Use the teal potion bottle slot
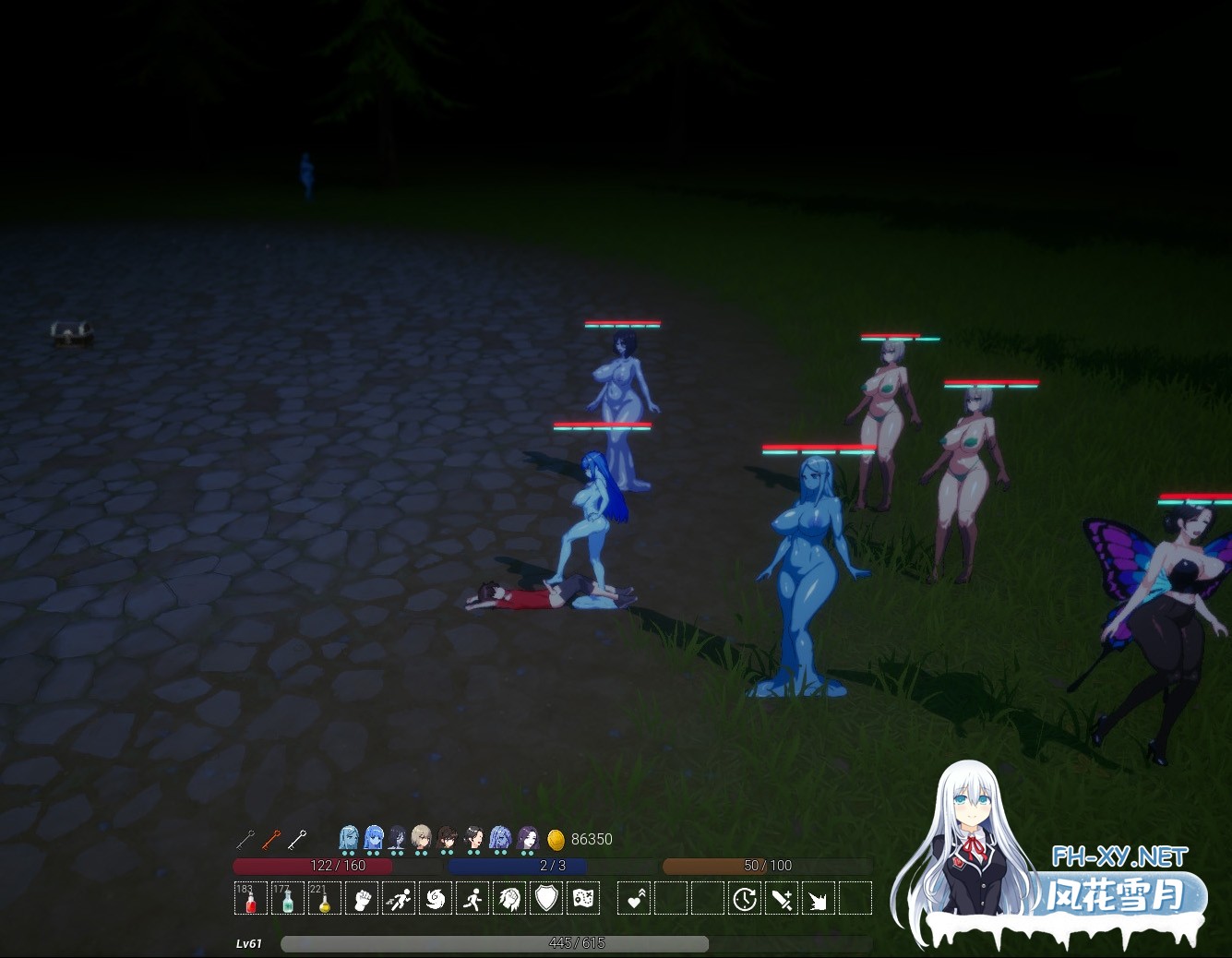Image resolution: width=1232 pixels, height=958 pixels. (x=288, y=898)
